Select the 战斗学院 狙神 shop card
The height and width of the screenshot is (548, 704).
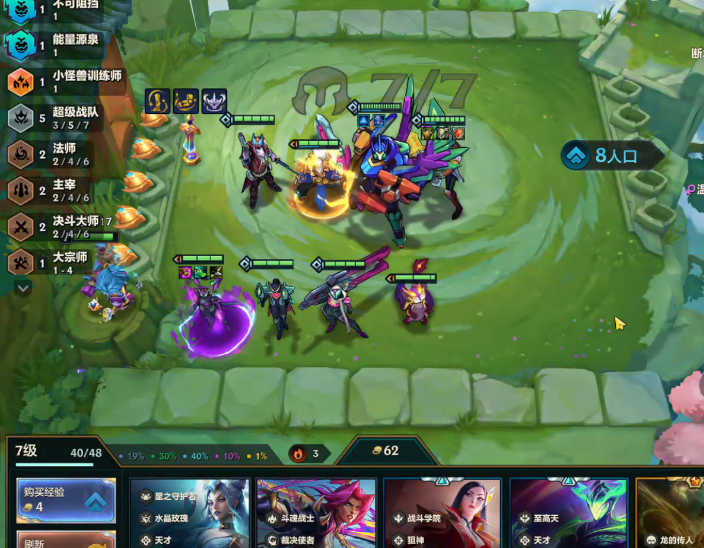[x=442, y=512]
